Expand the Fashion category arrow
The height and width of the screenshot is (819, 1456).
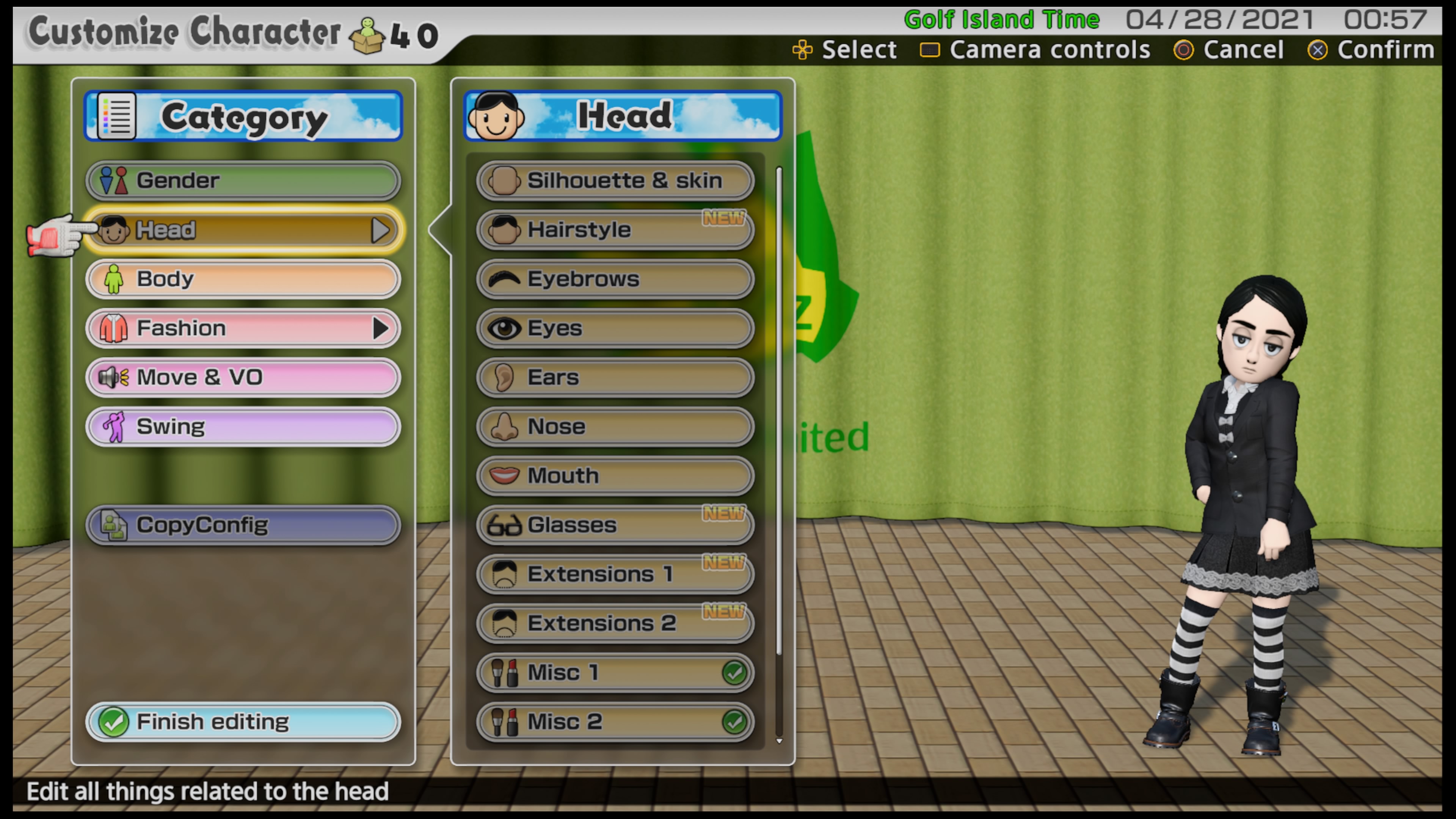coord(380,328)
